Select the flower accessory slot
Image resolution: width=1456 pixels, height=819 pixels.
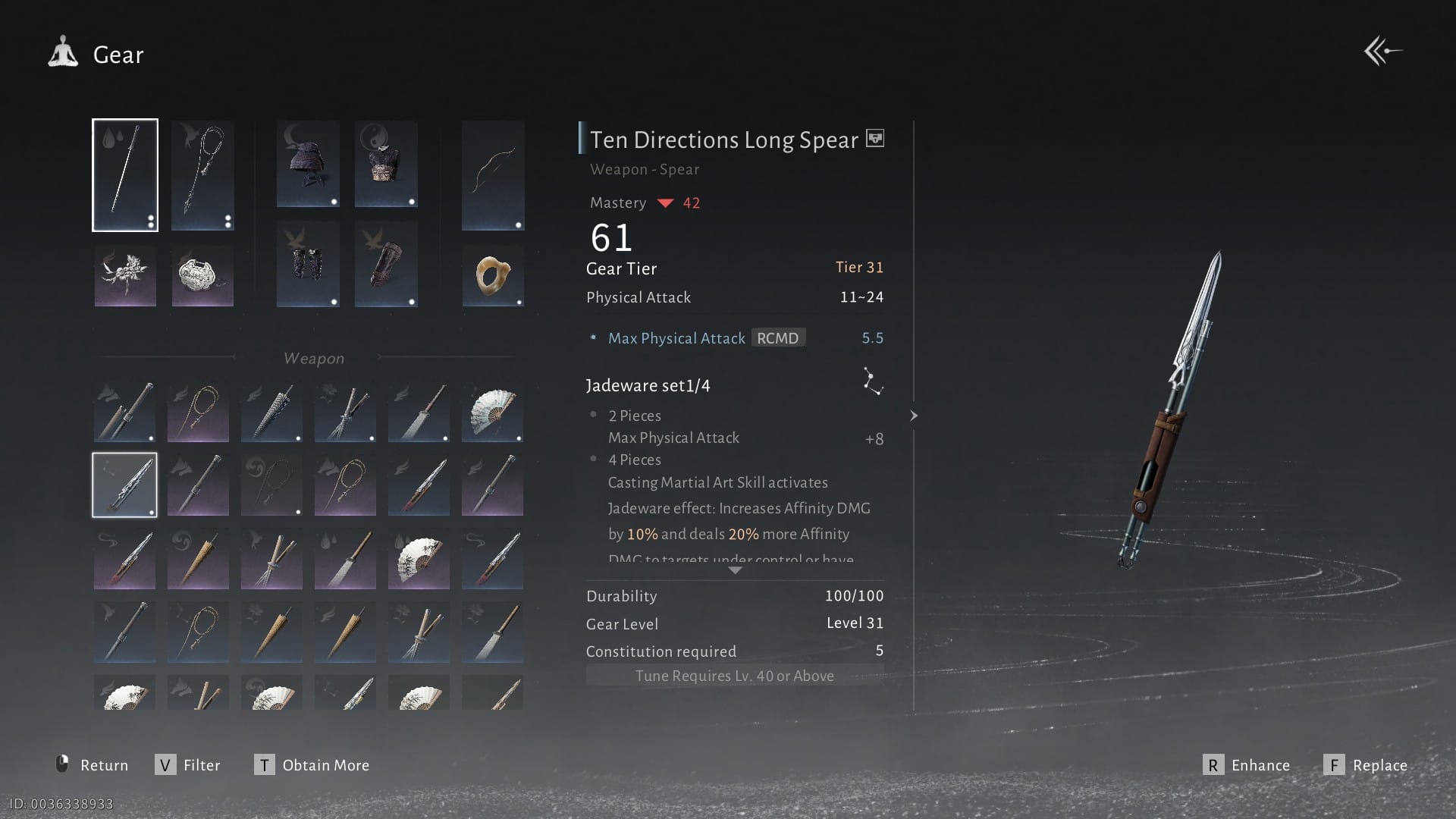point(125,276)
